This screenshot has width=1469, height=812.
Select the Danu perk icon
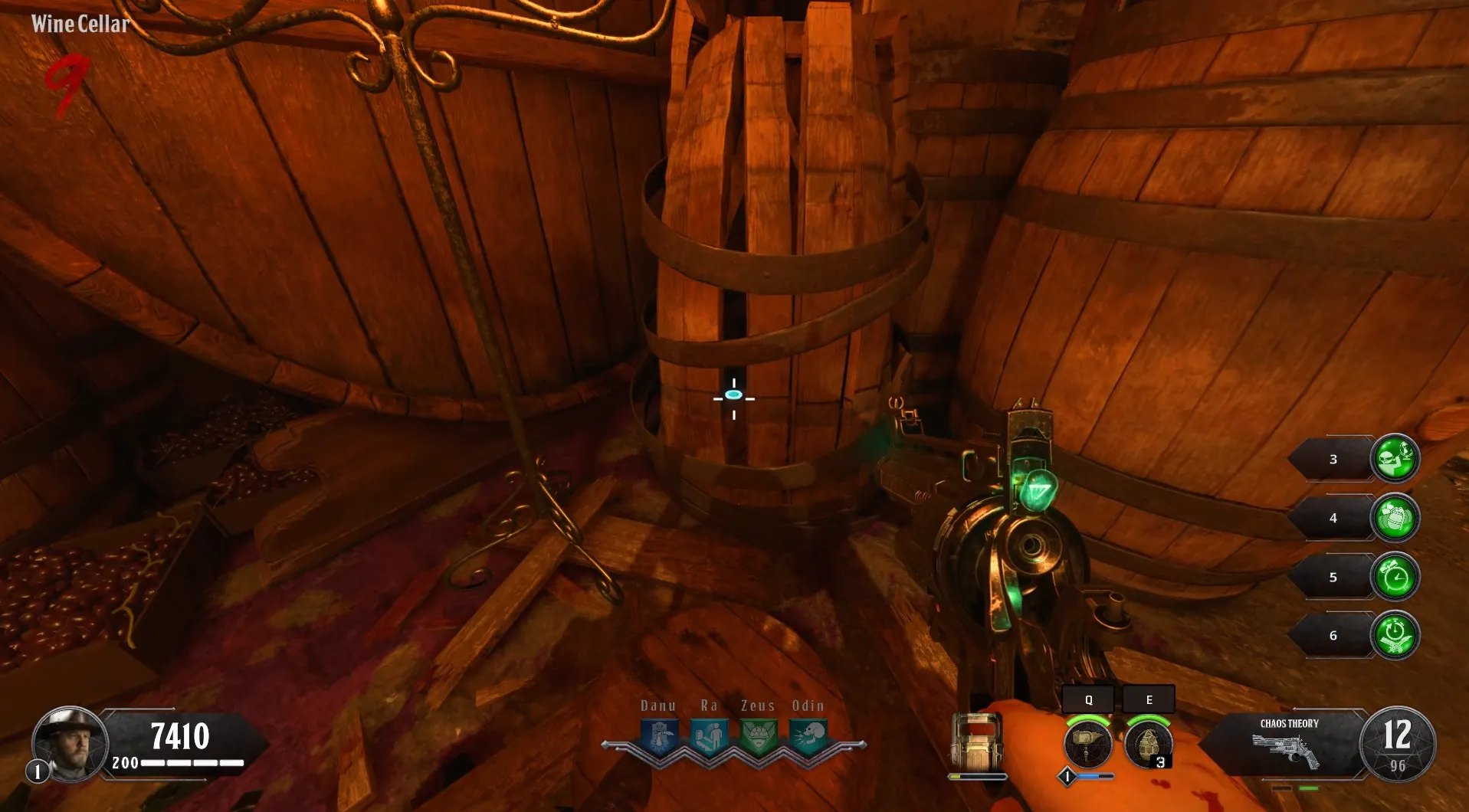click(660, 737)
